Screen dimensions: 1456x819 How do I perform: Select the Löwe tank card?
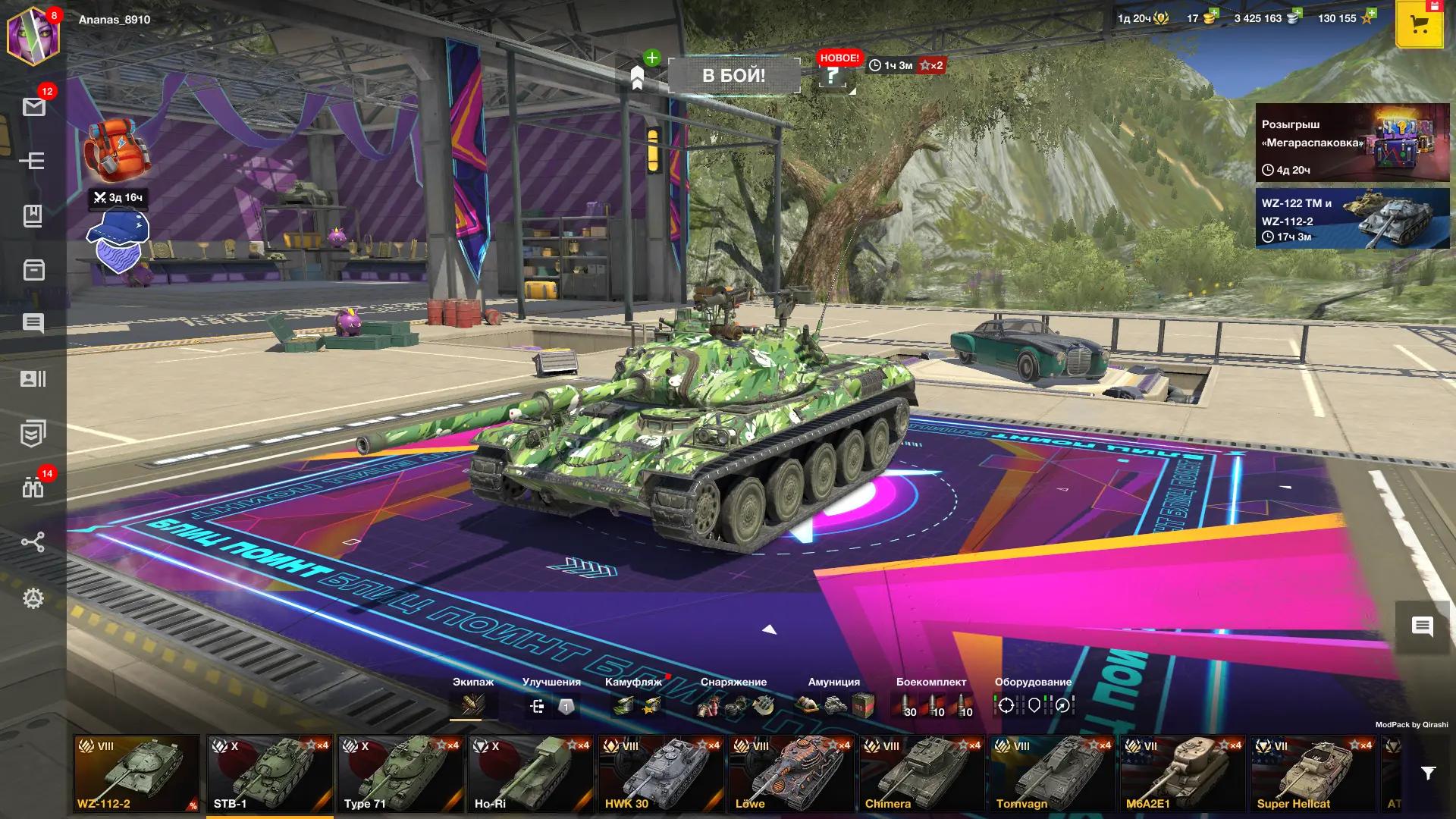(791, 773)
